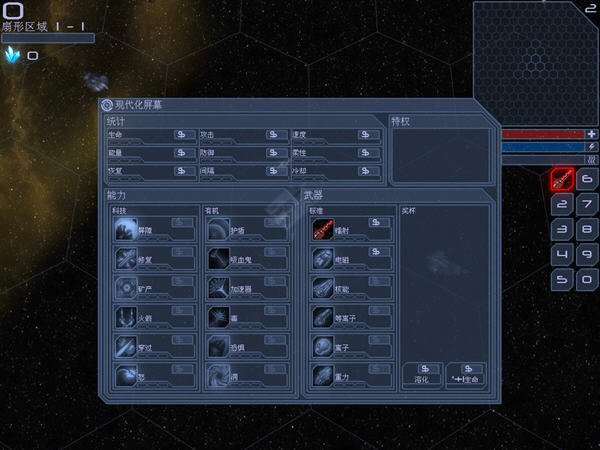
Task: Choose the 核能 weapon
Action: pos(323,288)
